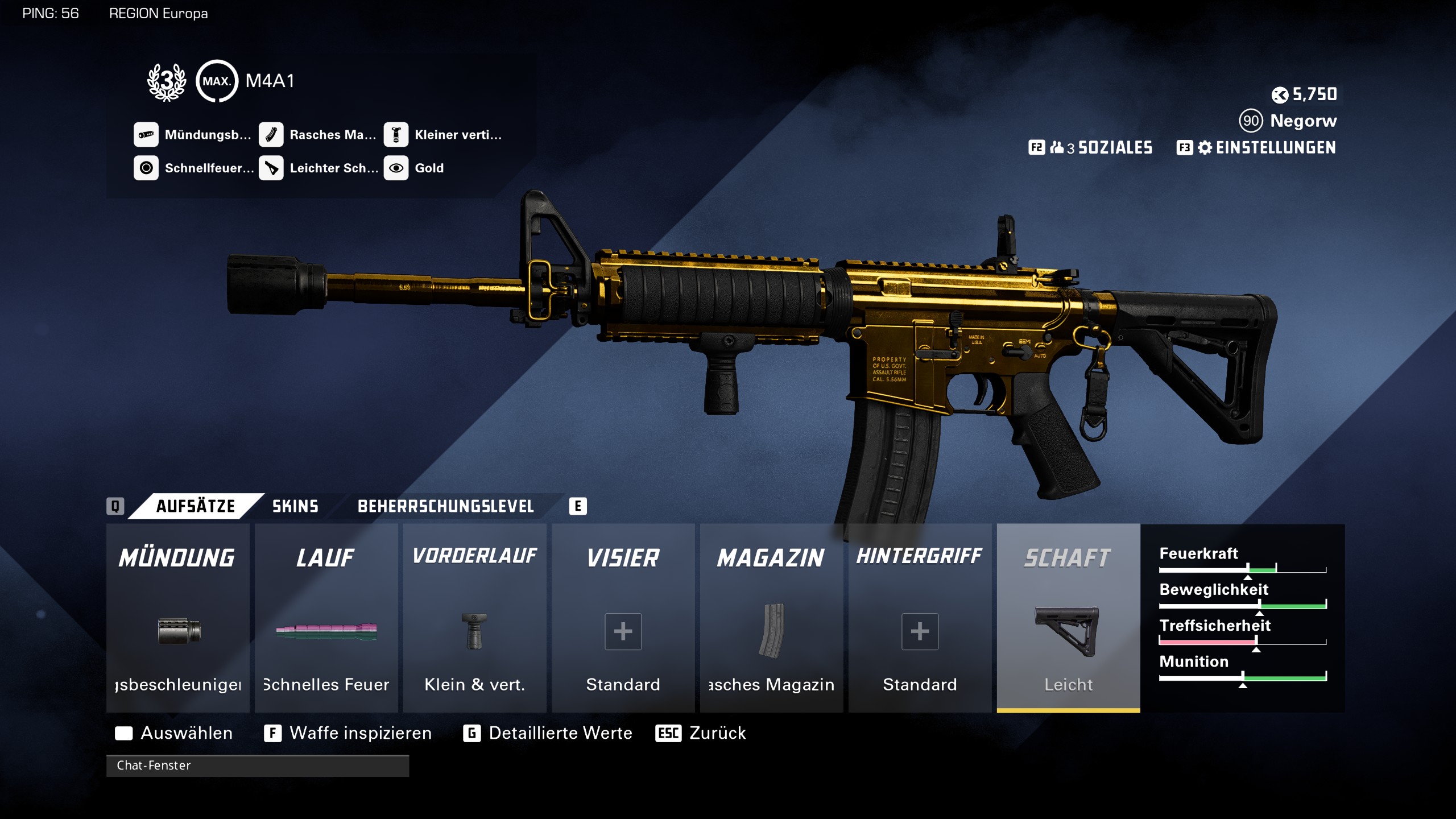Select the Schaft slot with Leicht stock
Viewport: 1456px width, 819px height.
[x=1068, y=618]
